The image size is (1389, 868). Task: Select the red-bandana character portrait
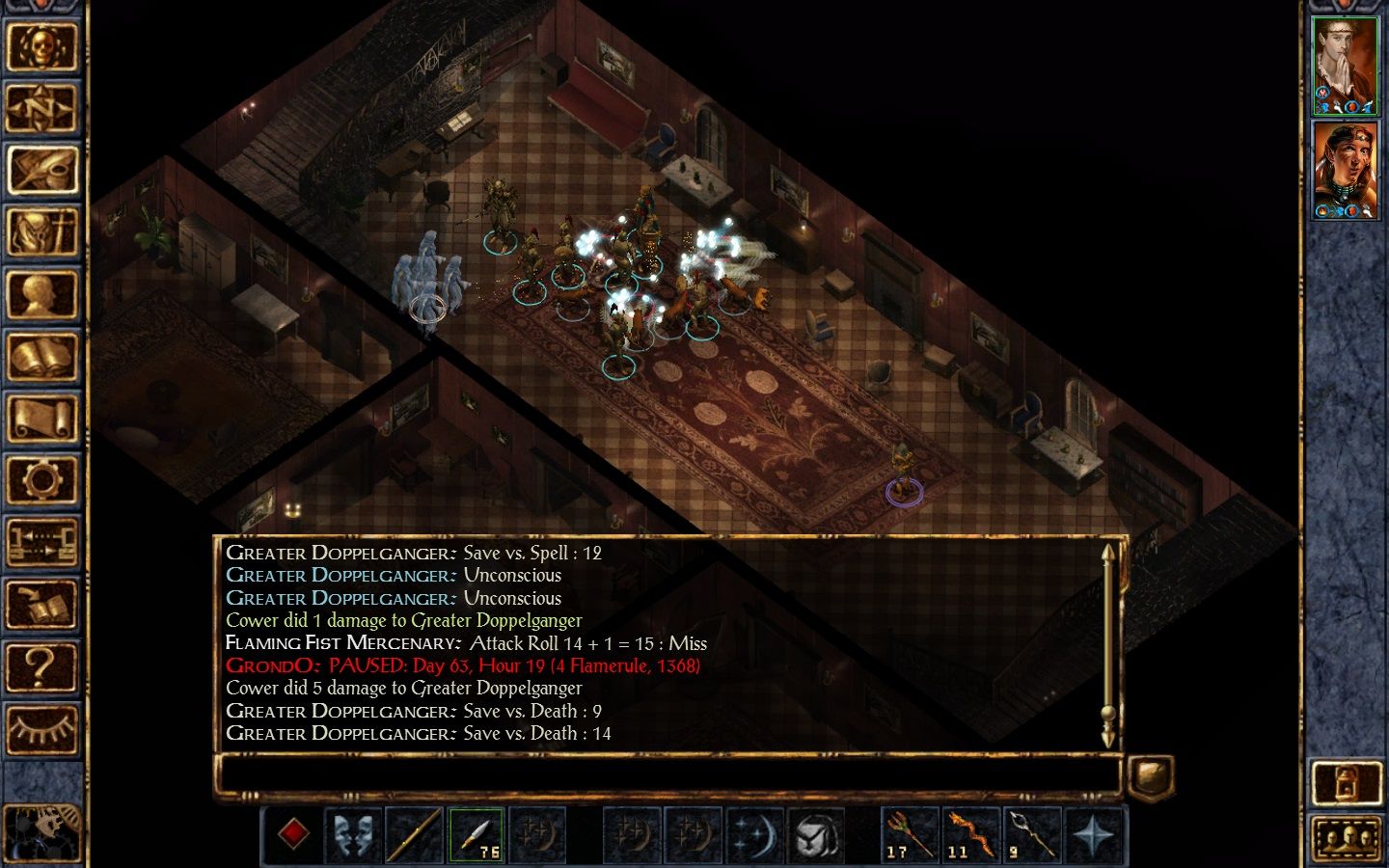click(x=1346, y=170)
